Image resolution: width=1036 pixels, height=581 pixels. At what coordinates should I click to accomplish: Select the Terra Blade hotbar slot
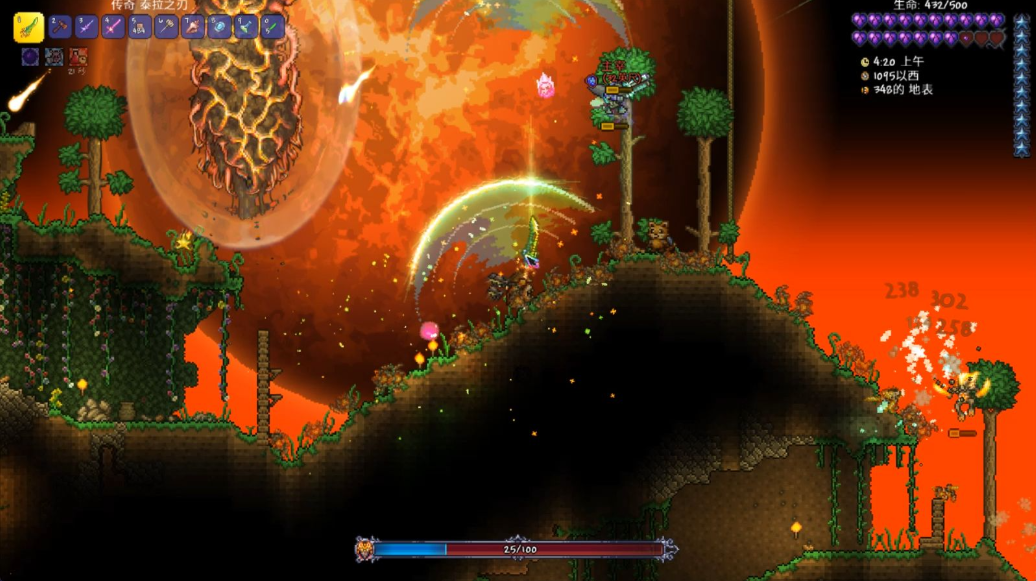pyautogui.click(x=28, y=27)
